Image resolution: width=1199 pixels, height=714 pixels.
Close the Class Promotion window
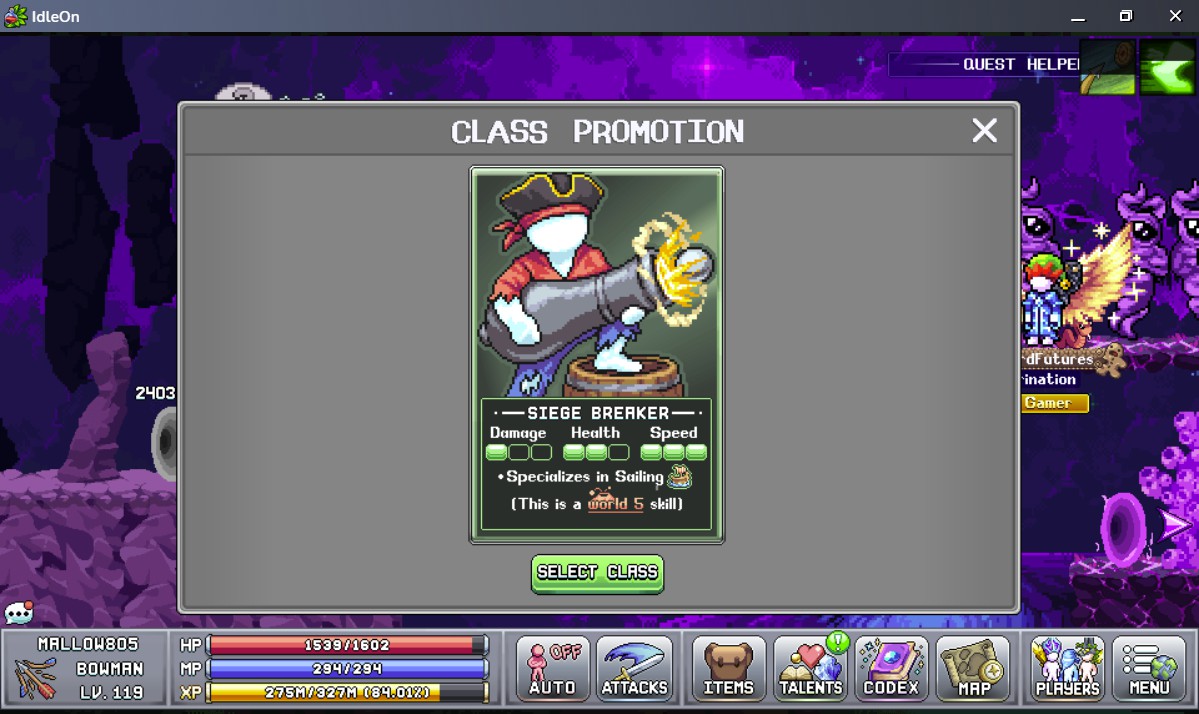[984, 131]
